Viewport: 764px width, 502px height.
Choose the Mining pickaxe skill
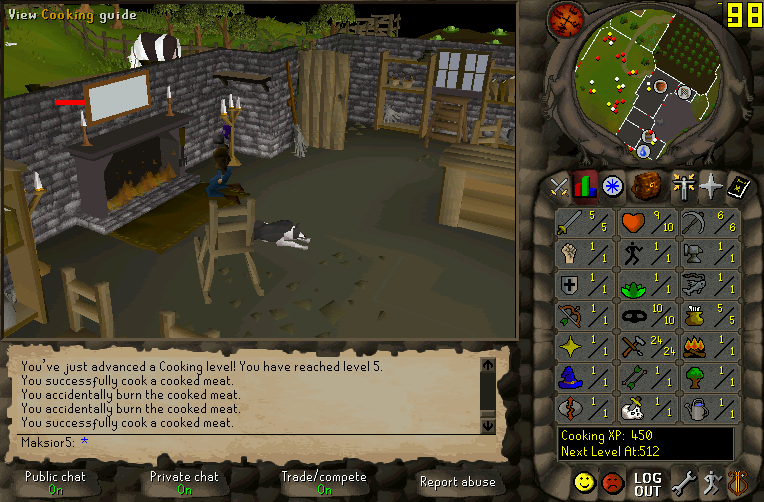coord(711,223)
